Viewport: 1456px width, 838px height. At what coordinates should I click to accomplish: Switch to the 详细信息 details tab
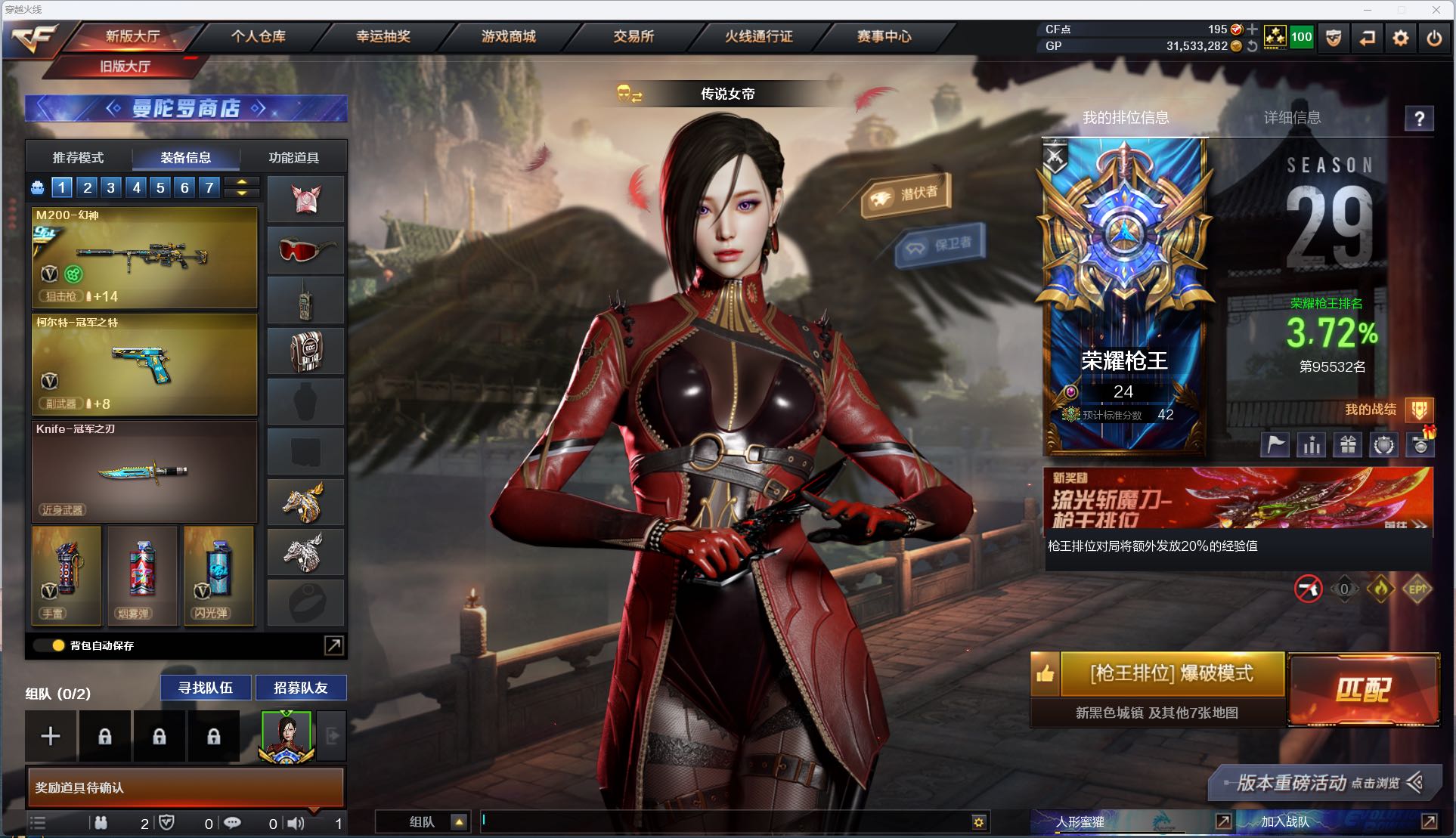tap(1292, 118)
